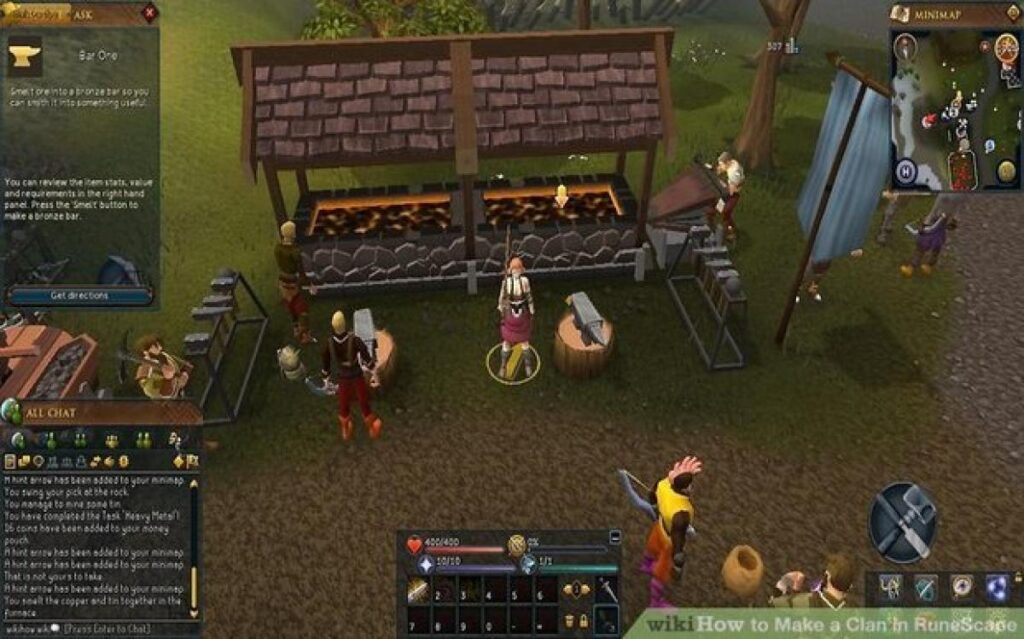Image resolution: width=1024 pixels, height=639 pixels.
Task: Click the heart health icon
Action: point(415,545)
